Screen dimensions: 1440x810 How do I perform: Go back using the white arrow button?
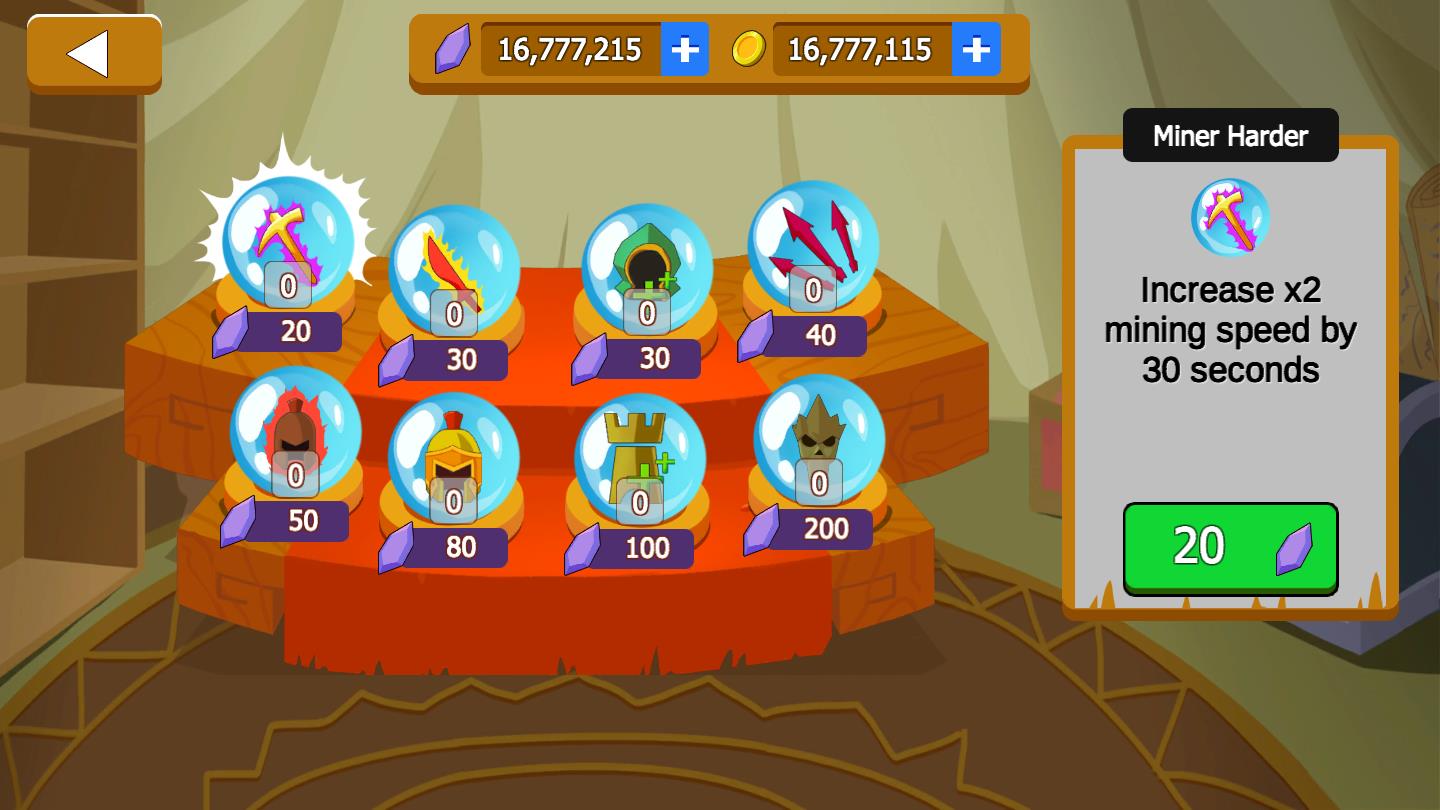[x=94, y=54]
